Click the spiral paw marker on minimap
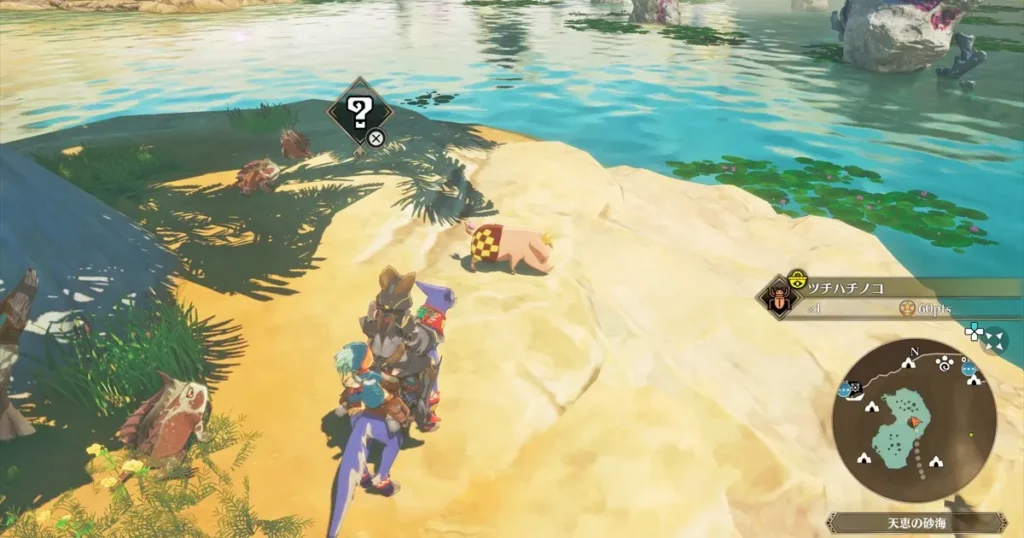The image size is (1024, 538). click(x=945, y=364)
